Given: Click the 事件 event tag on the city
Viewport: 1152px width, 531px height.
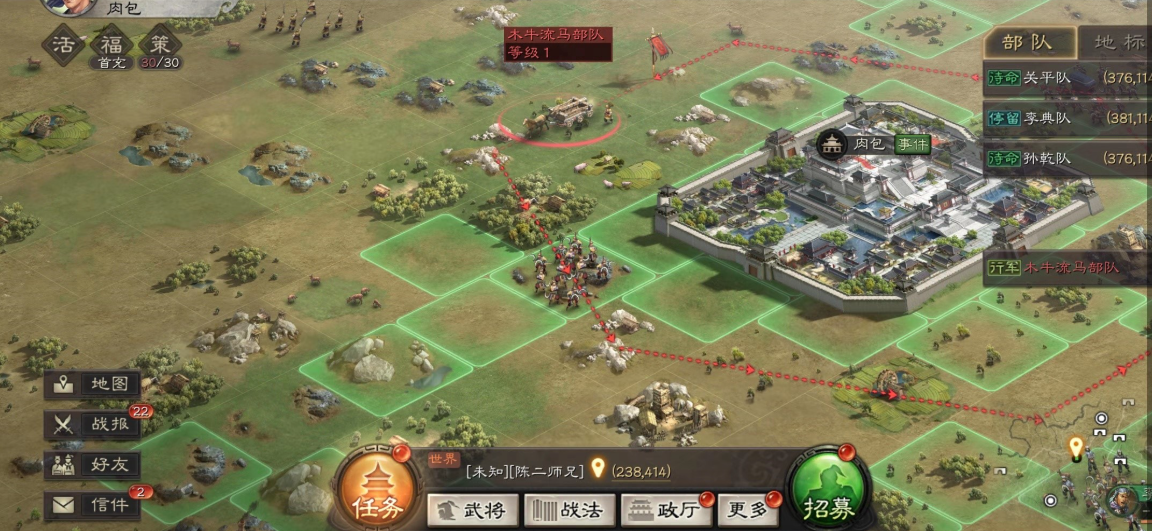Looking at the screenshot, I should (911, 144).
